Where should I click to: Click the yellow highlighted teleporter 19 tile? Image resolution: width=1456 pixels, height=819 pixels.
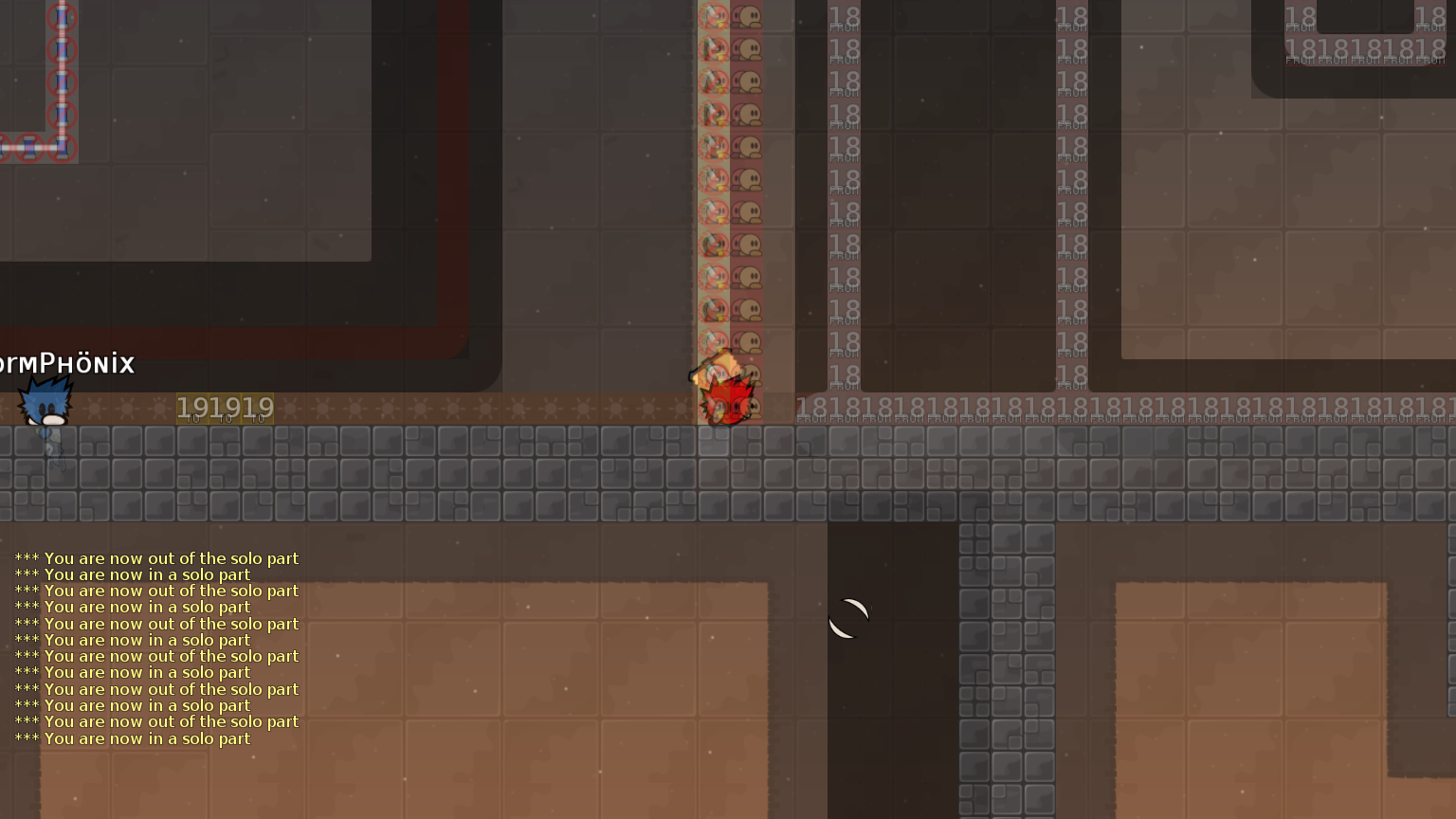click(225, 407)
